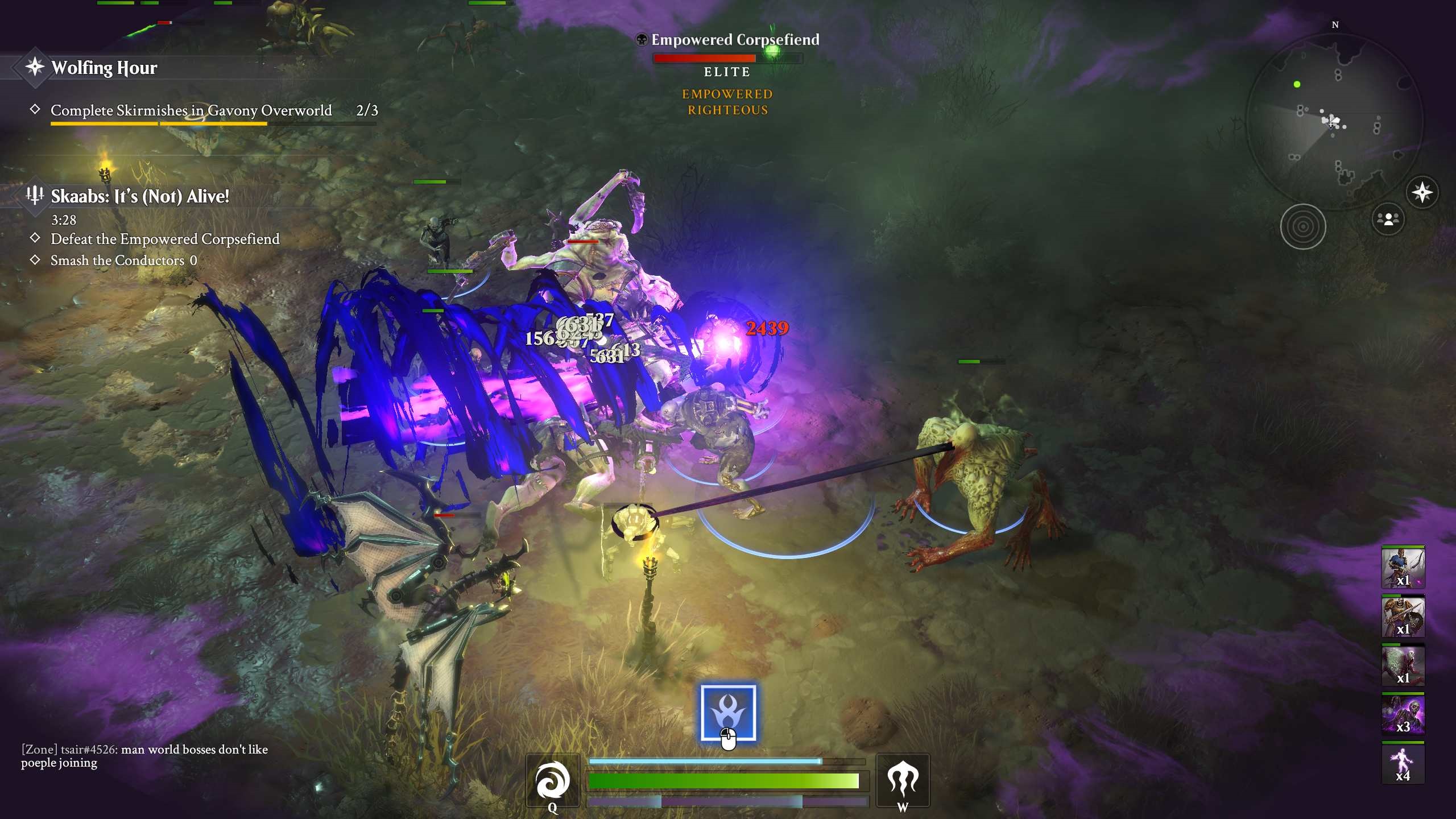Image resolution: width=1456 pixels, height=819 pixels.
Task: Pick the purple zombie x3 summon
Action: [1403, 714]
